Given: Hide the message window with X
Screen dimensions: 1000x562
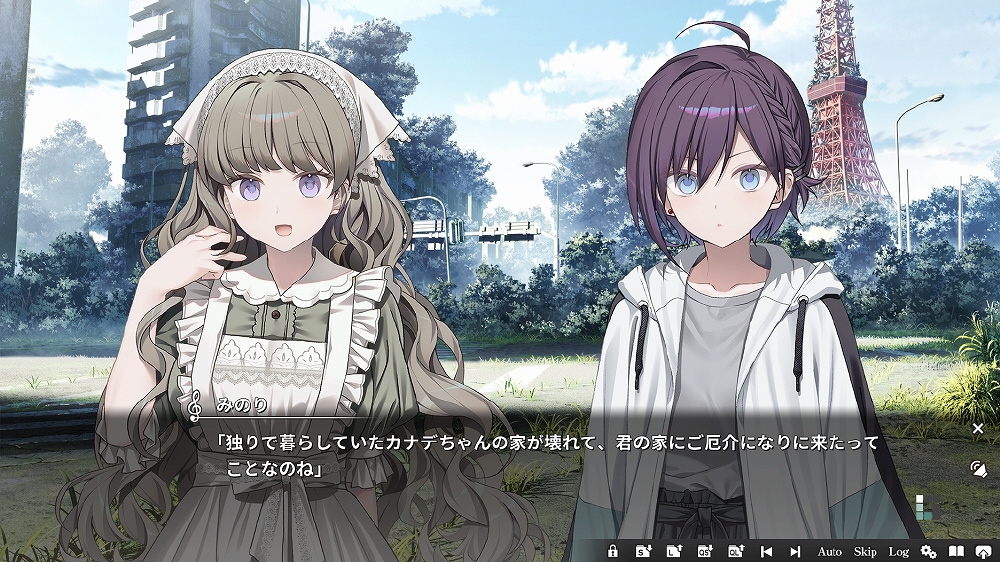Looking at the screenshot, I should tap(978, 428).
